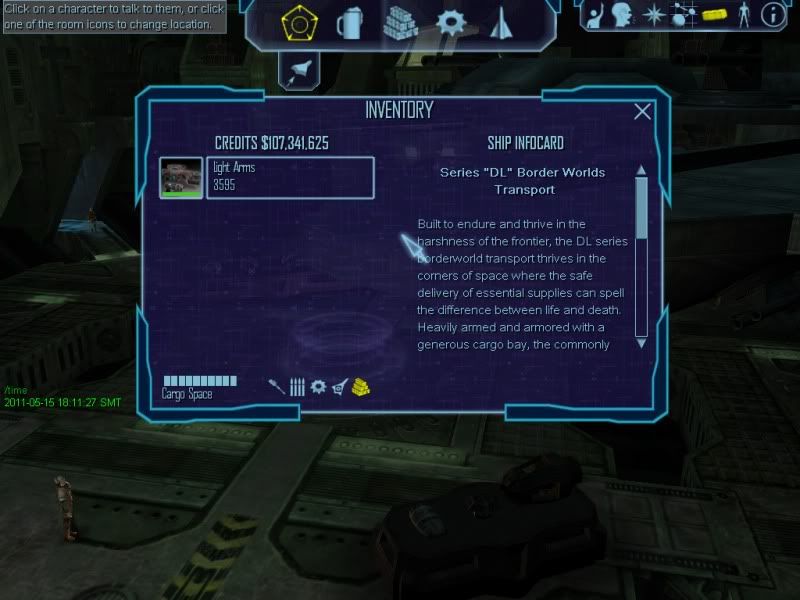800x600 pixels.
Task: Show weapons filter in inventory
Action: [x=277, y=386]
